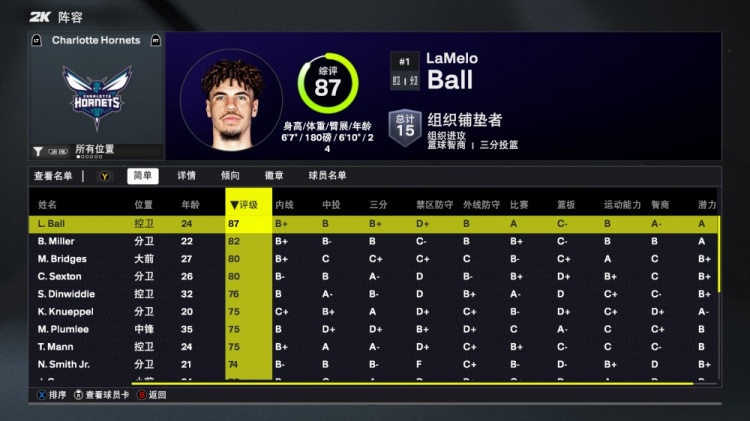Image resolution: width=750 pixels, height=421 pixels.
Task: Pick B. Miller from the roster
Action: (57, 242)
